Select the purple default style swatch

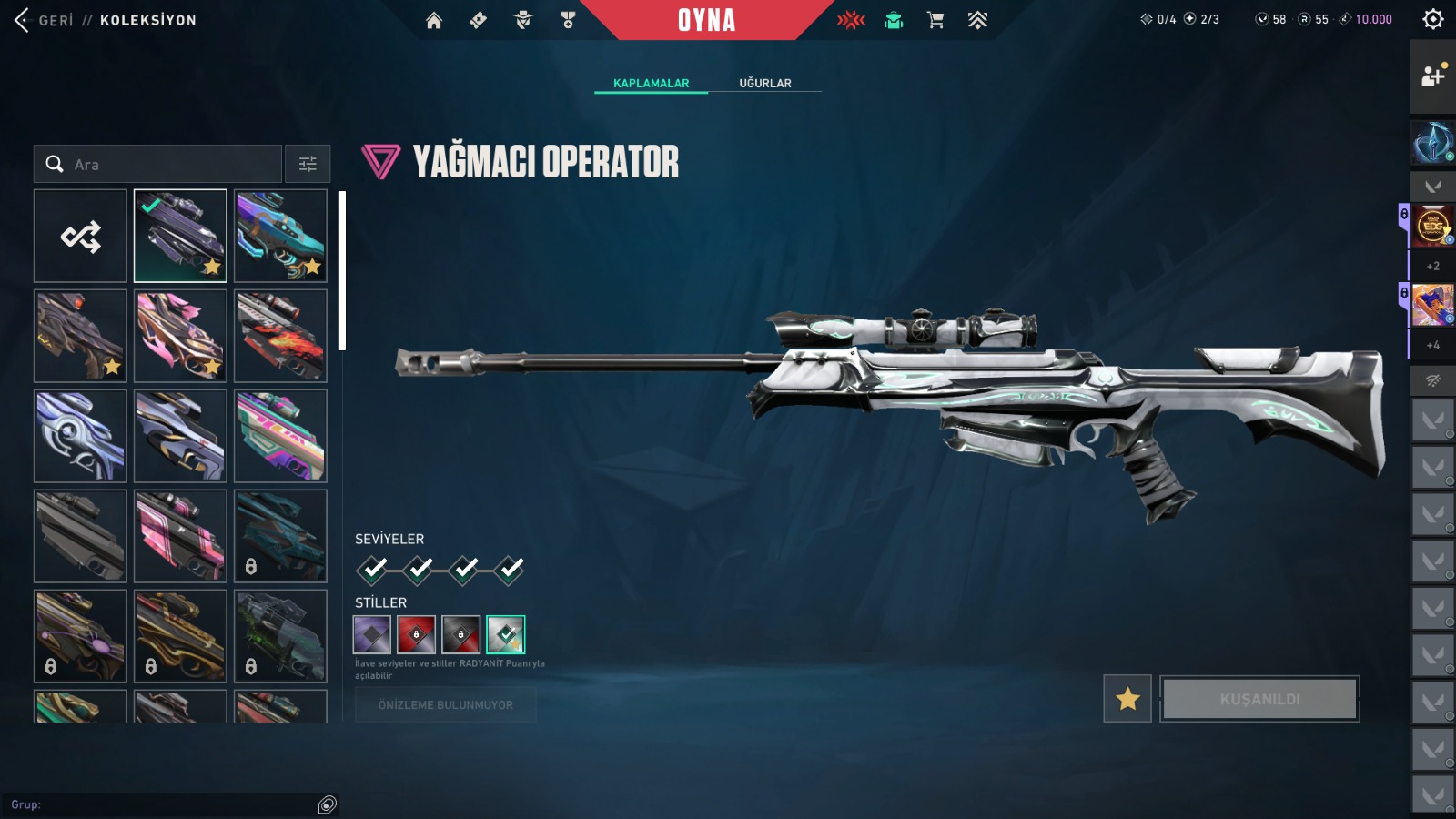coord(372,634)
